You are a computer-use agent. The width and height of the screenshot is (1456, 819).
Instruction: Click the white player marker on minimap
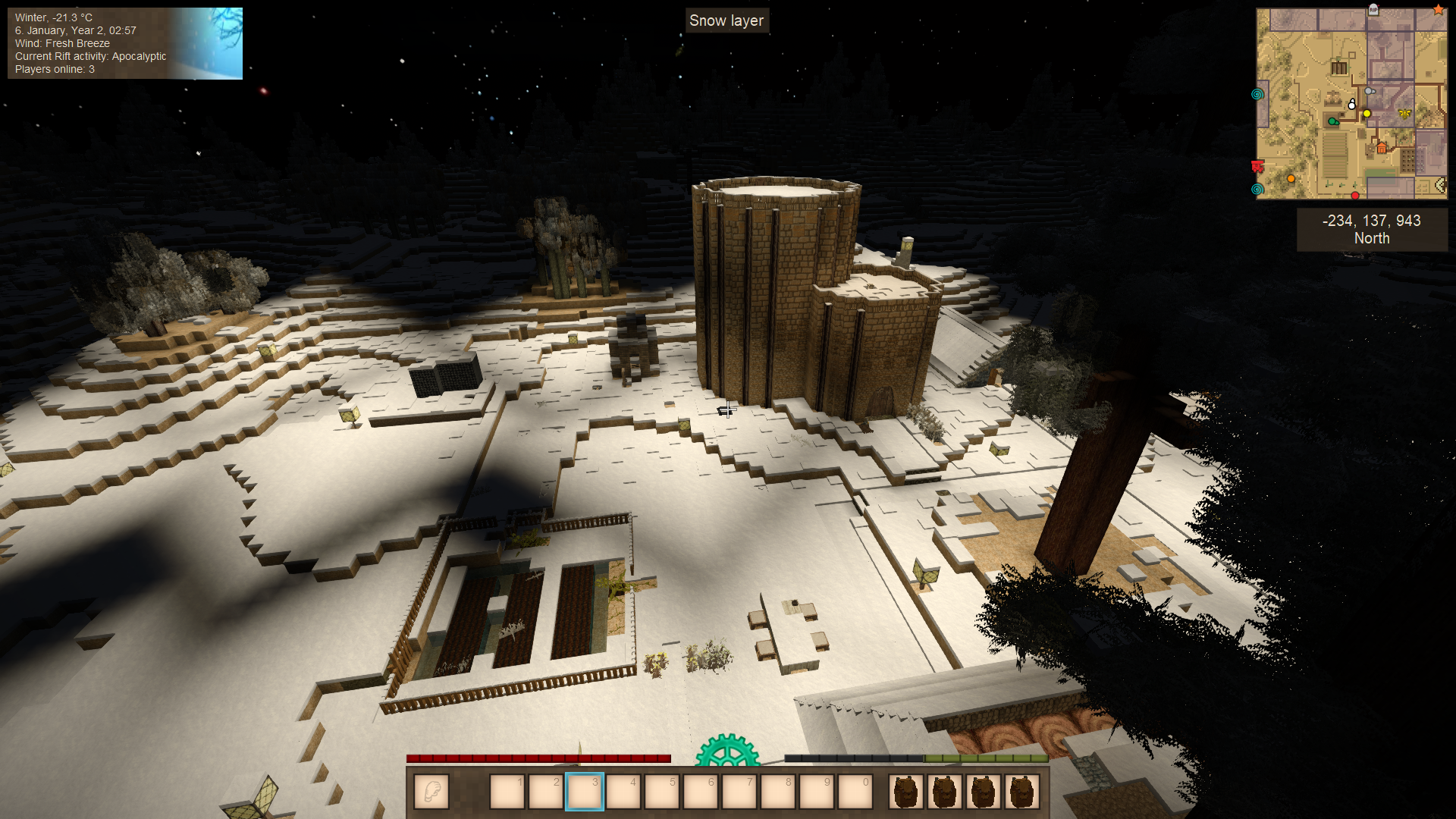coord(1351,105)
